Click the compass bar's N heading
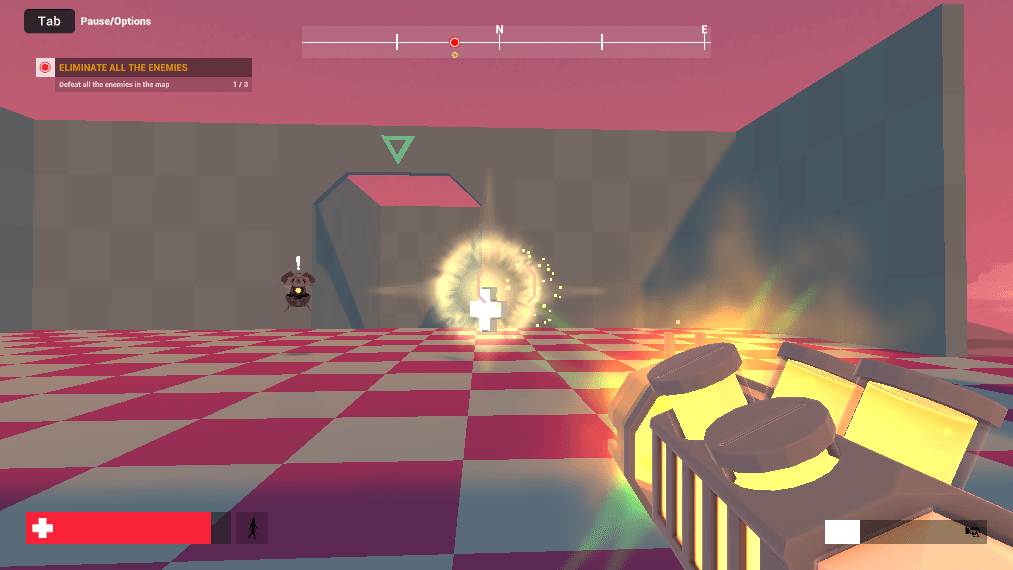 (499, 30)
